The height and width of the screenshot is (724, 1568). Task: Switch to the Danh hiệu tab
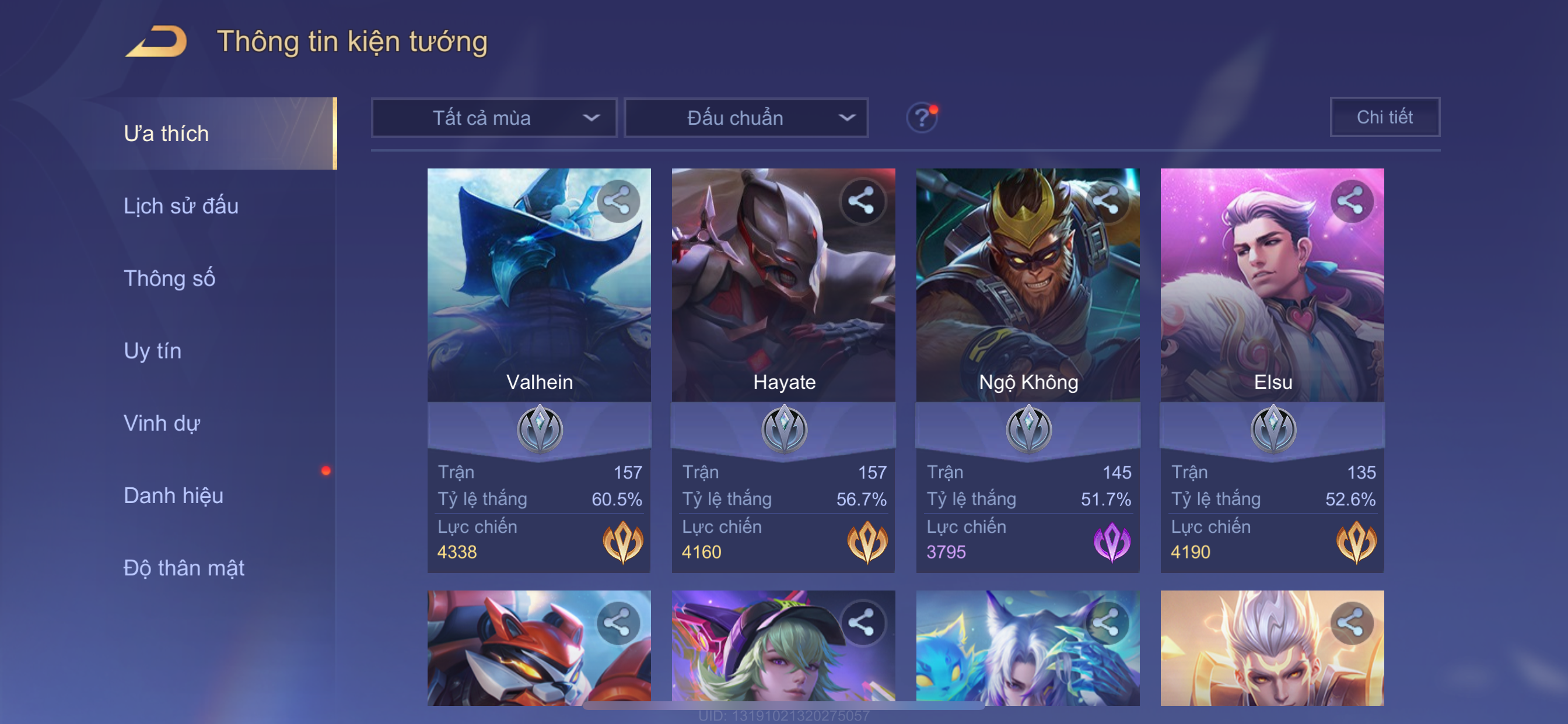pyautogui.click(x=173, y=496)
